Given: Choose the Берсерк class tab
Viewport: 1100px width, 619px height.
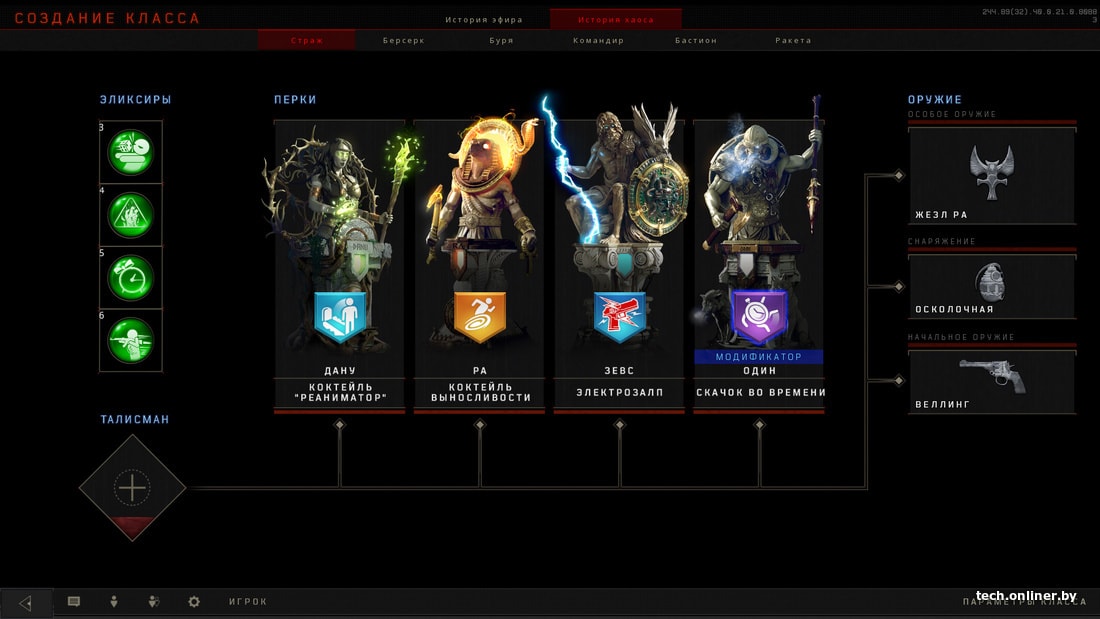Looking at the screenshot, I should 404,40.
